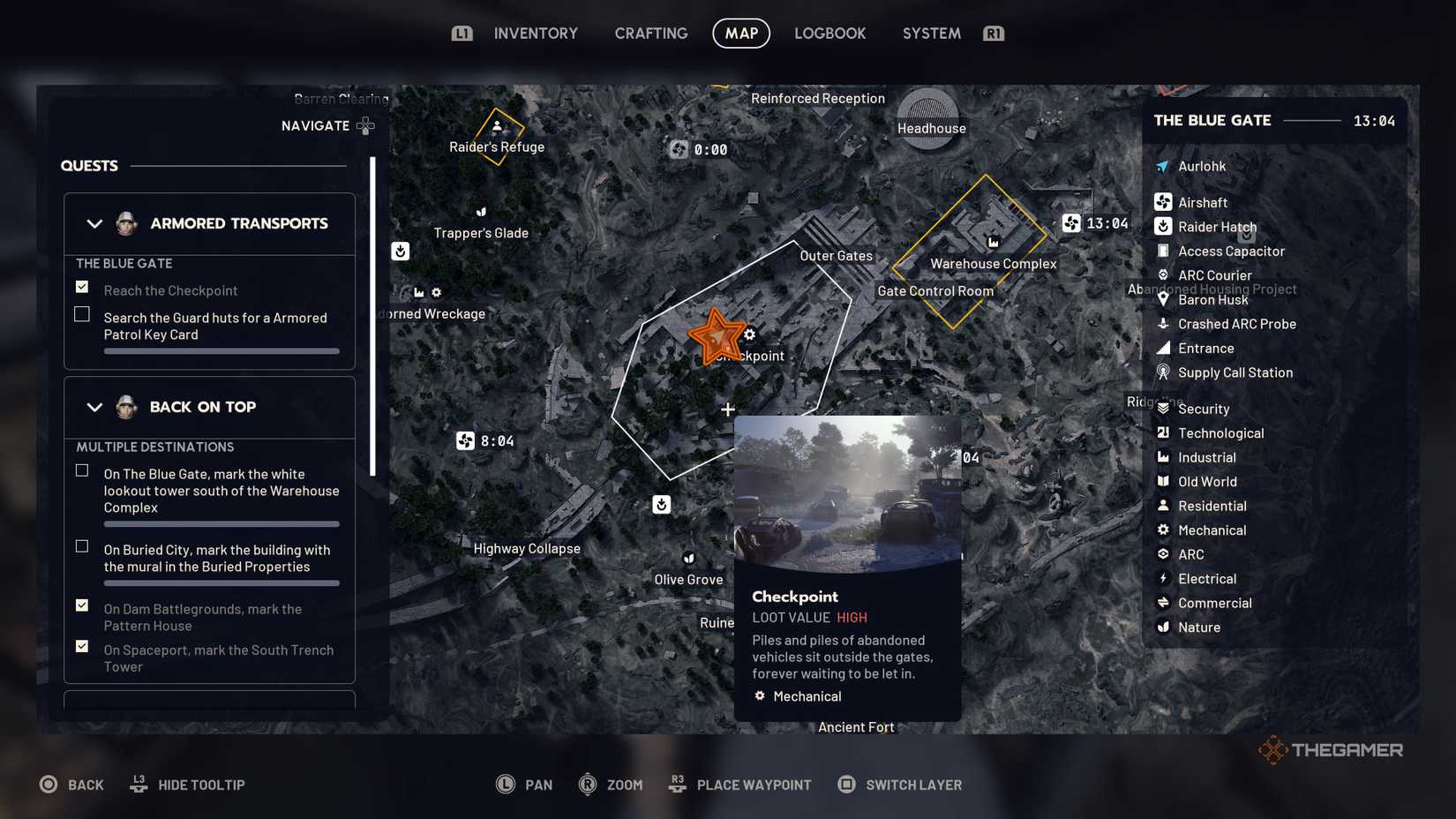The image size is (1456, 819).
Task: Switch to the Inventory tab
Action: tap(536, 33)
